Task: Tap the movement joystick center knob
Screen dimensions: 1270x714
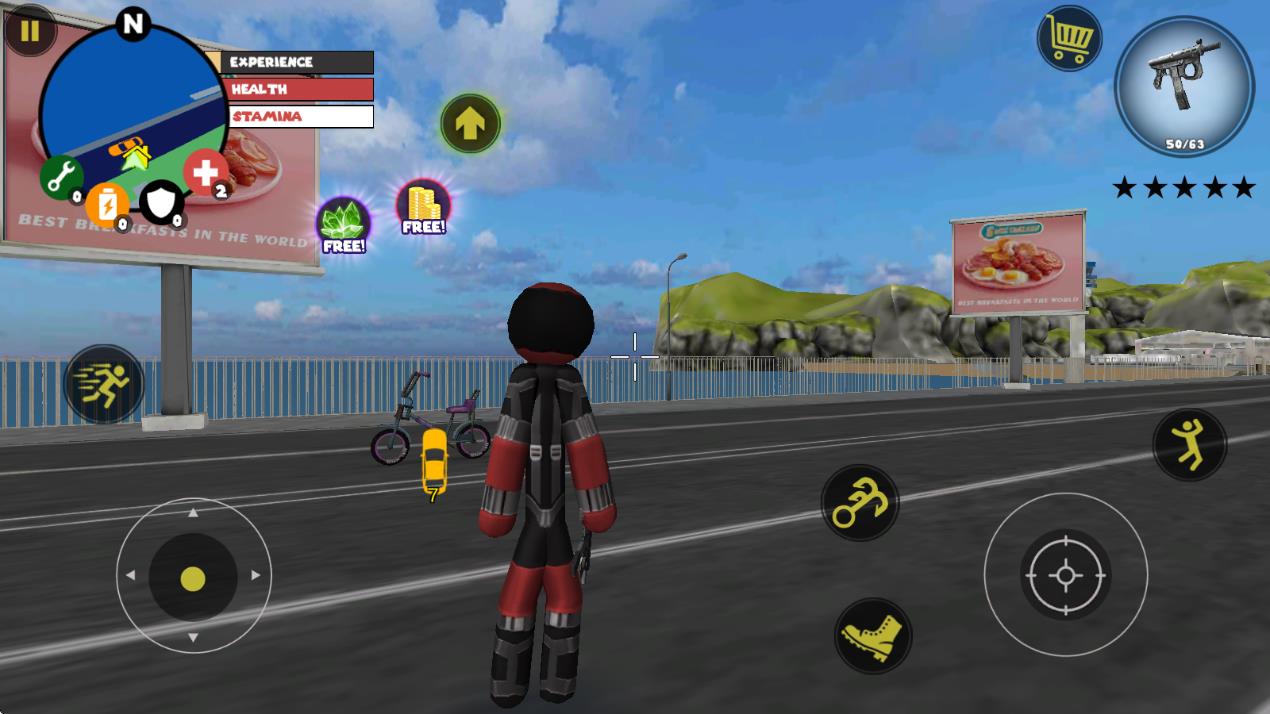Action: point(193,577)
